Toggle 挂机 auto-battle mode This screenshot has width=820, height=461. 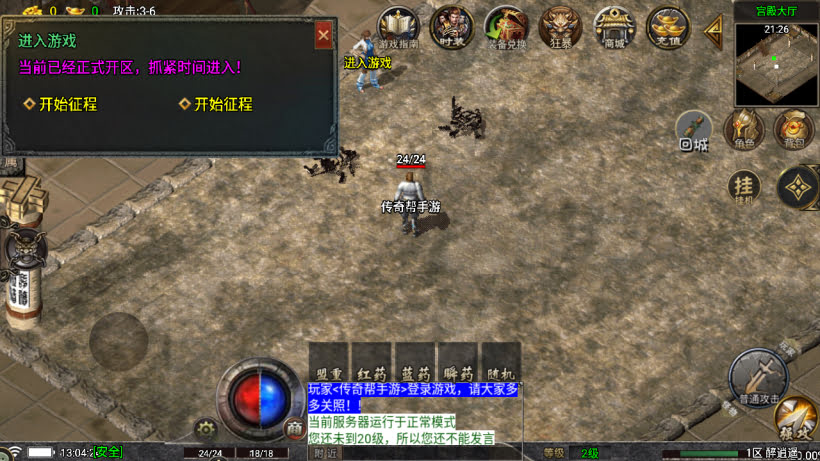(743, 187)
